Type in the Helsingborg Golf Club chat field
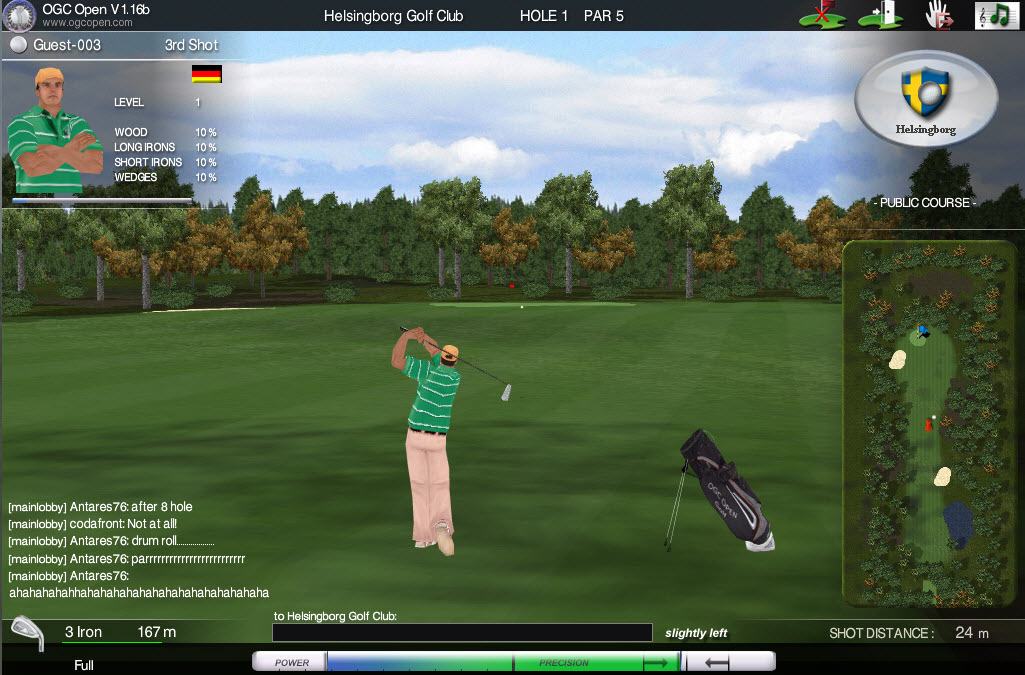 click(x=462, y=633)
